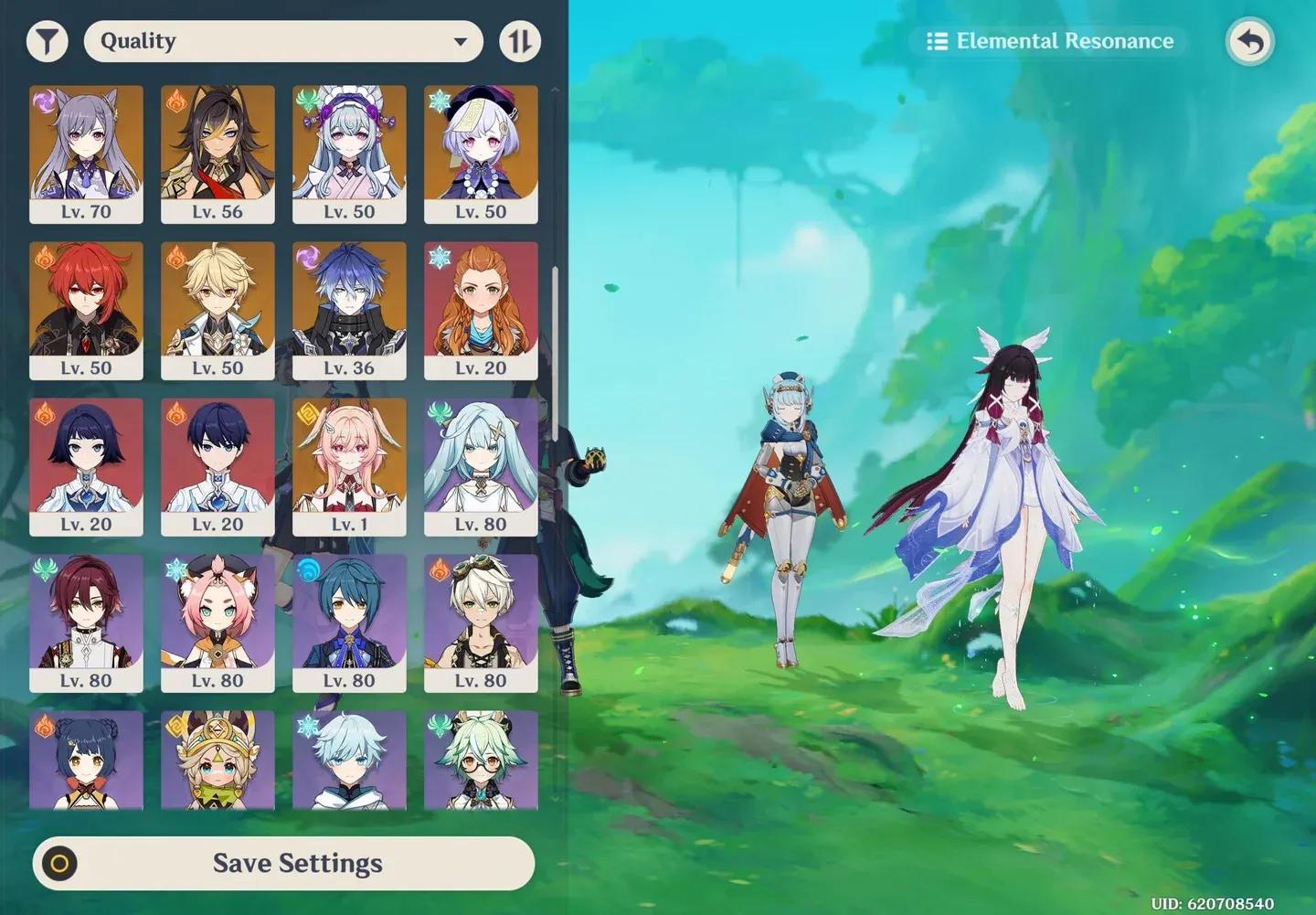1316x915 pixels.
Task: Click the Hydro icon on Xingqiu's portrait
Action: click(305, 569)
